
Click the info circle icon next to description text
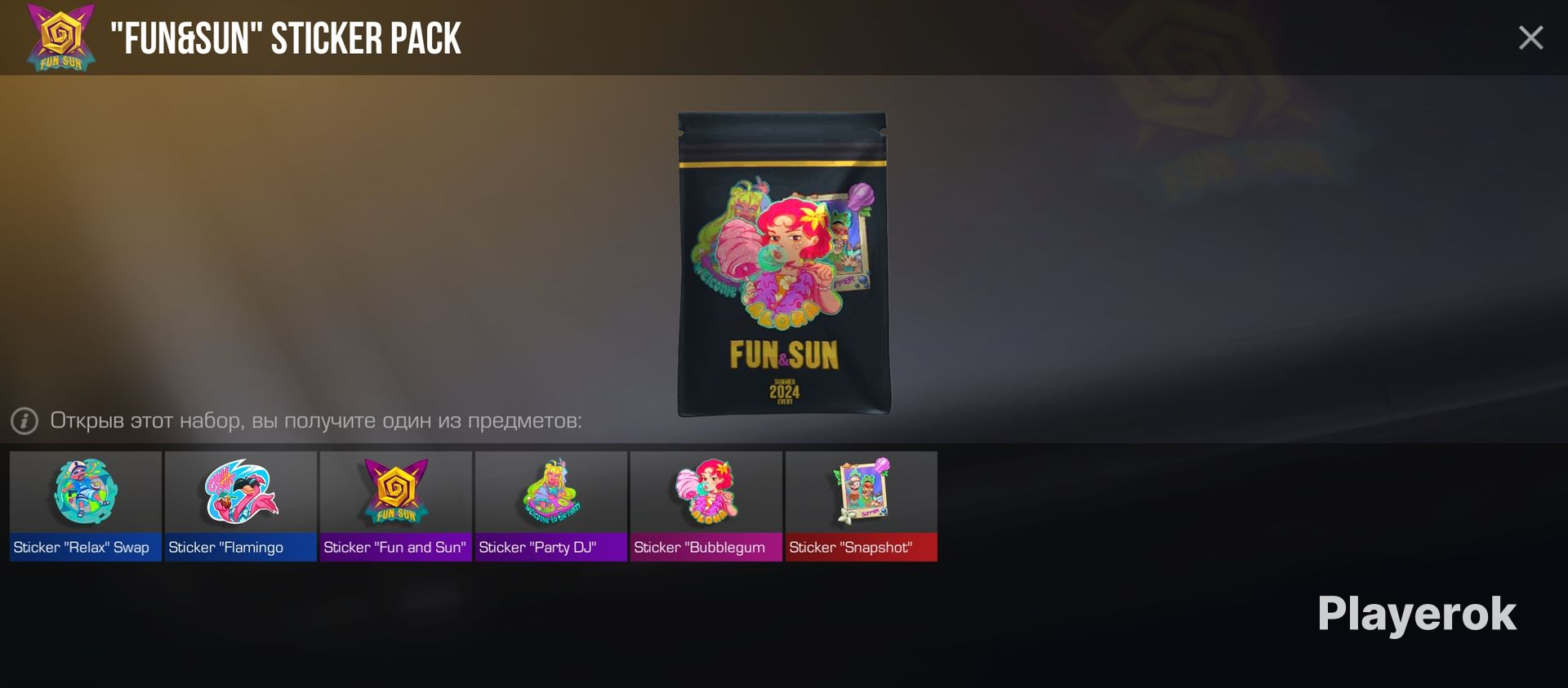pos(24,419)
